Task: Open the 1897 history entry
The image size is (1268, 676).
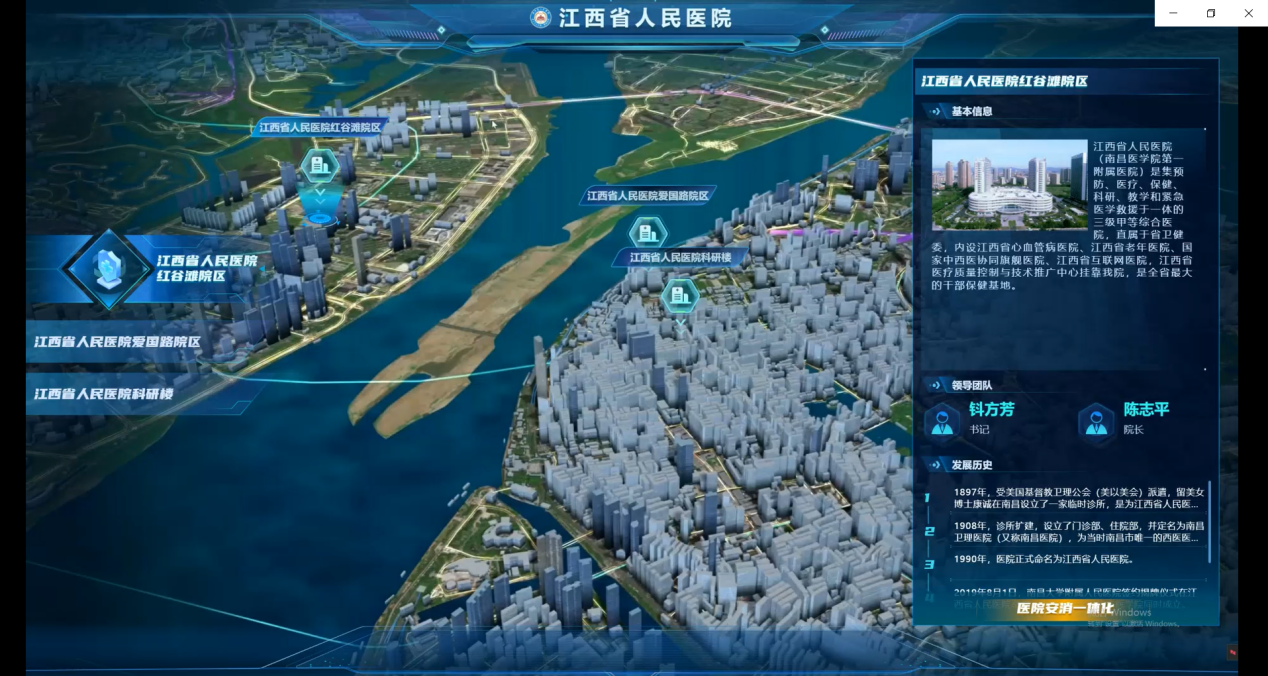Action: (1078, 498)
